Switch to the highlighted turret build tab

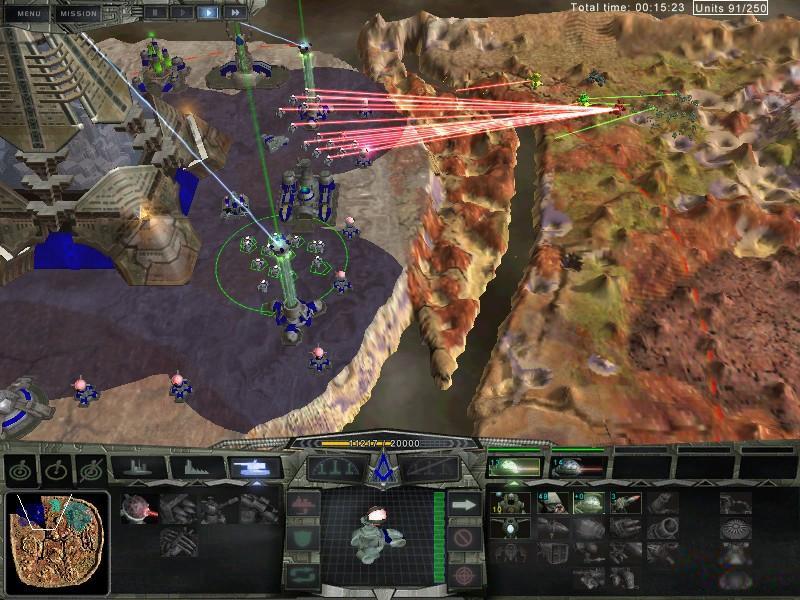point(254,467)
